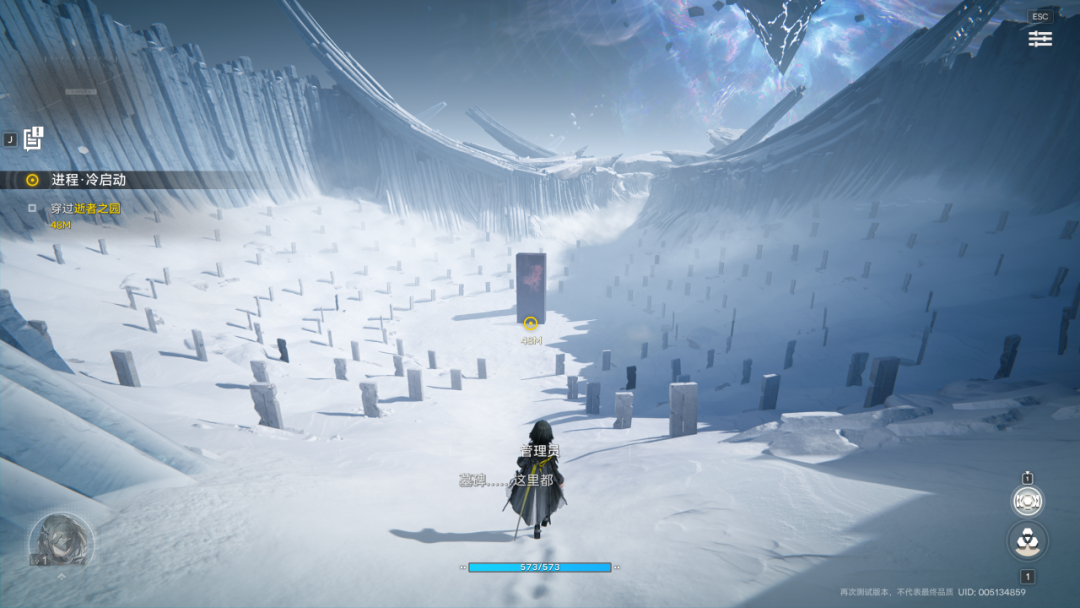The image size is (1080, 608).
Task: Open the settings menu below the ESC label
Action: coord(1040,38)
